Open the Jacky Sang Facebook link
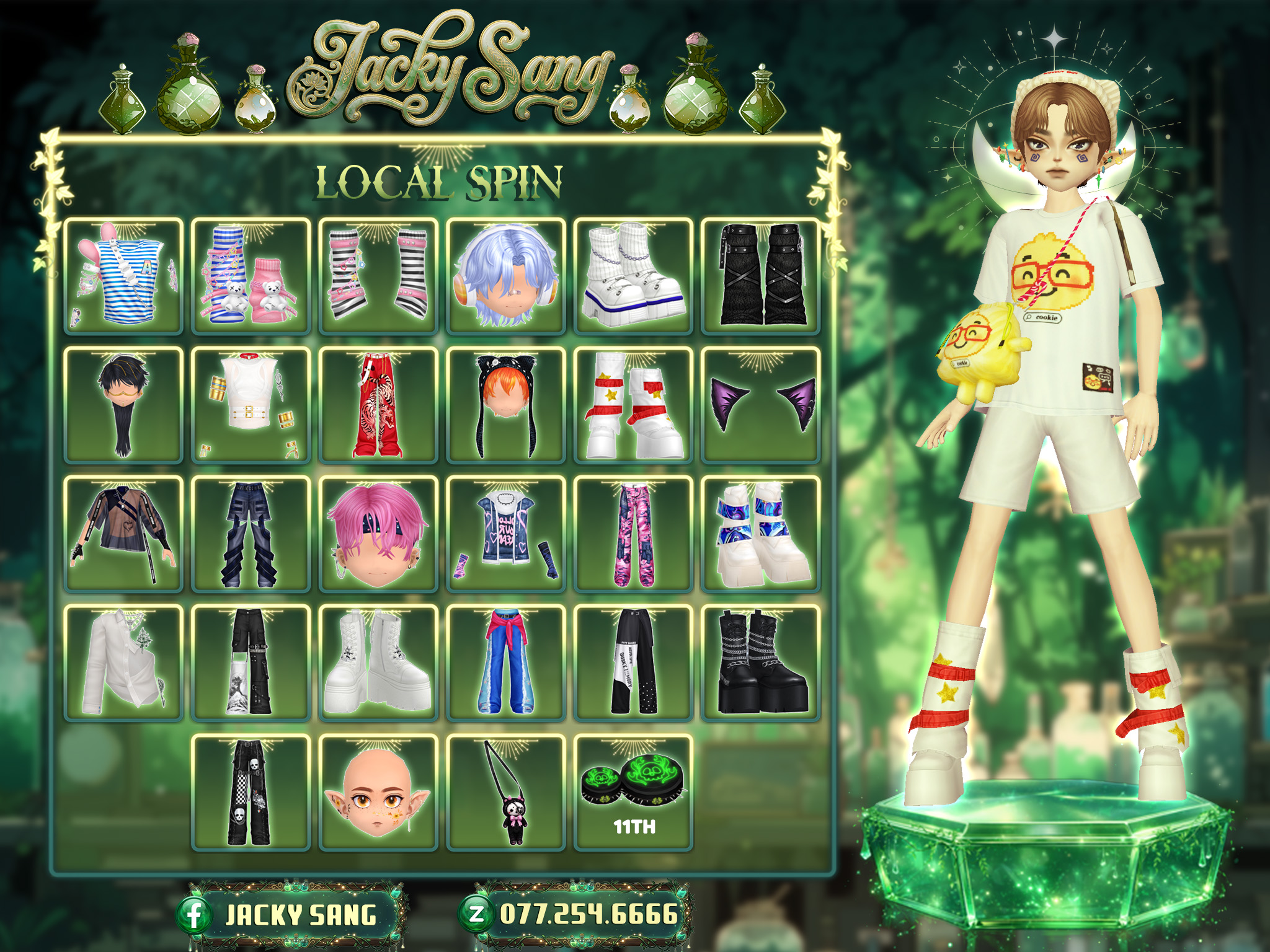This screenshot has width=1270, height=952. 291,915
